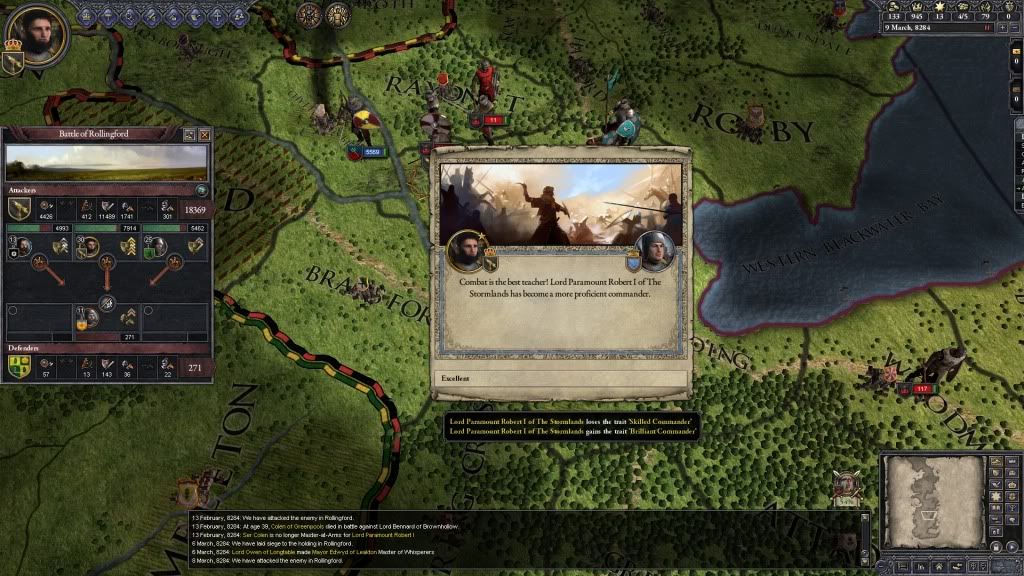Click the Excellent option in the event popup
The image size is (1024, 576).
(562, 379)
